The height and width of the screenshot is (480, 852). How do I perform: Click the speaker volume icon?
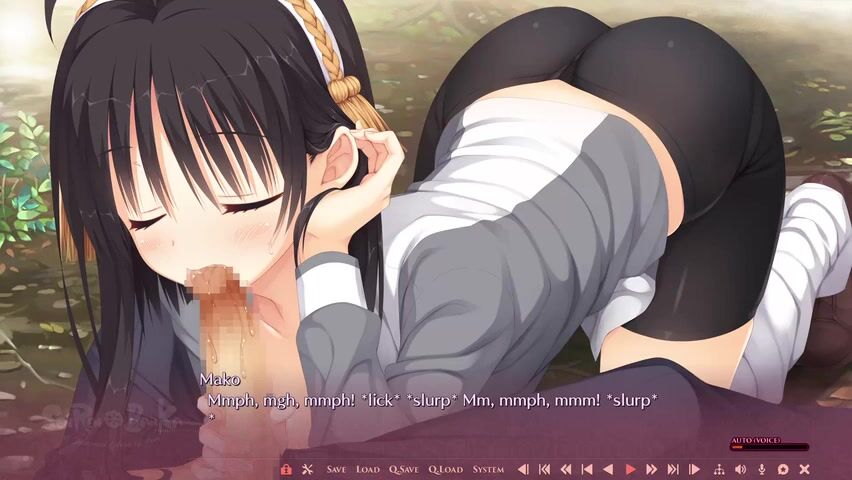pyautogui.click(x=740, y=469)
